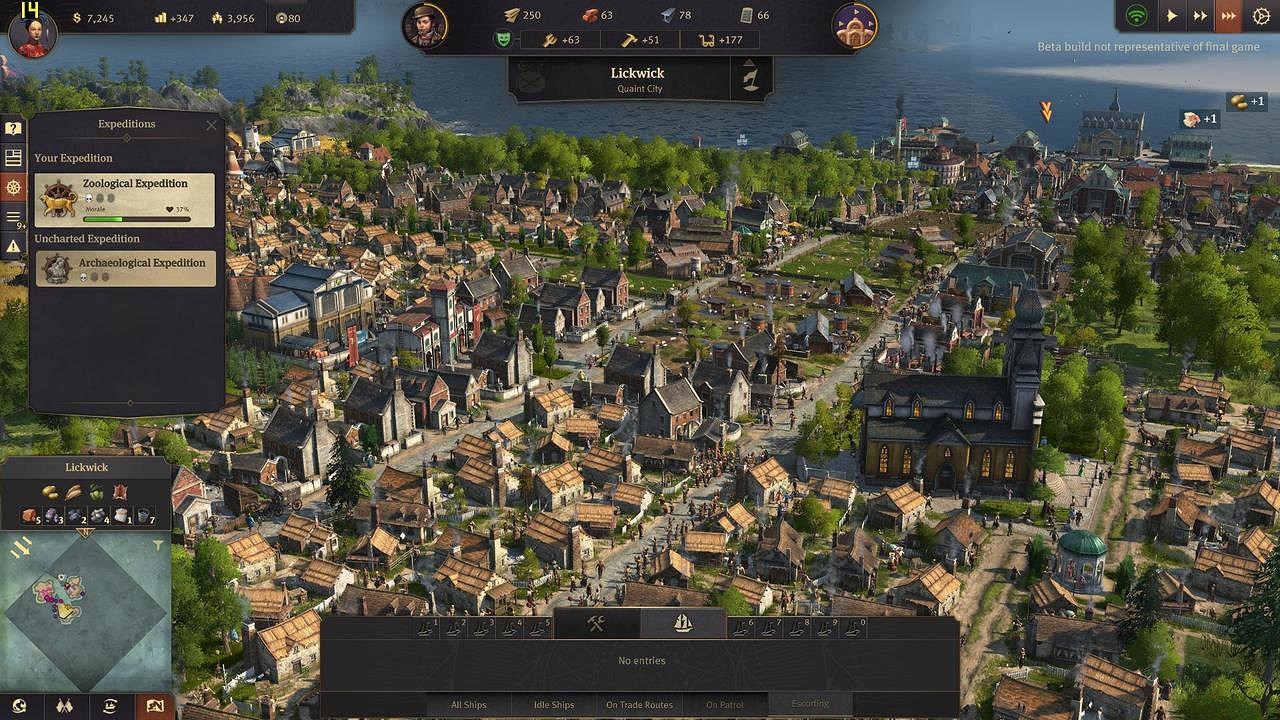Image resolution: width=1280 pixels, height=720 pixels.
Task: Select the ship's wheel expeditions sidebar tab
Action: (13, 187)
